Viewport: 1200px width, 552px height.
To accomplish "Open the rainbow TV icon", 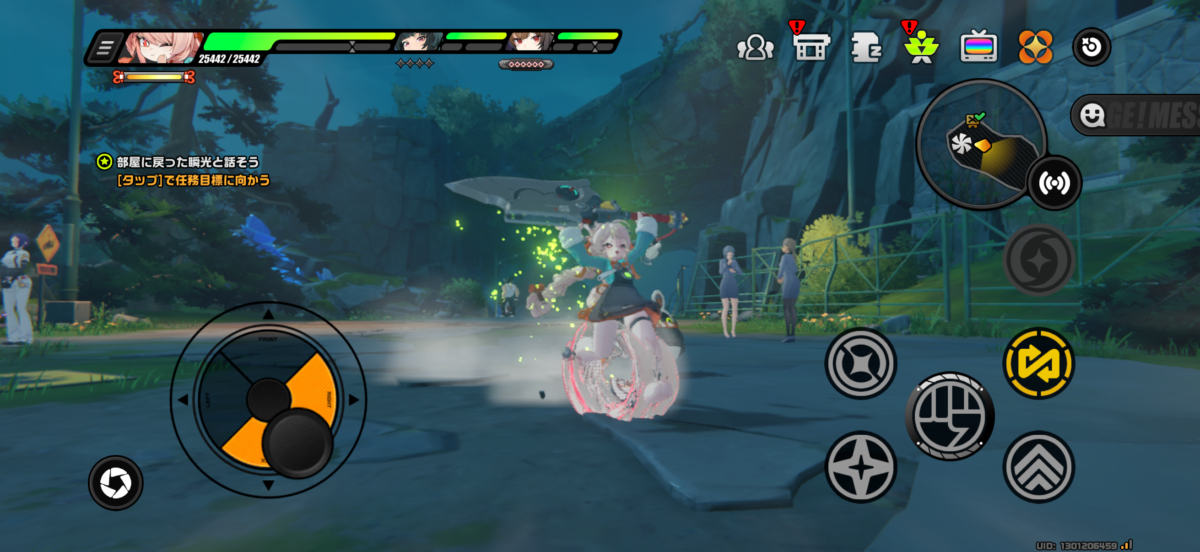I will [x=978, y=47].
